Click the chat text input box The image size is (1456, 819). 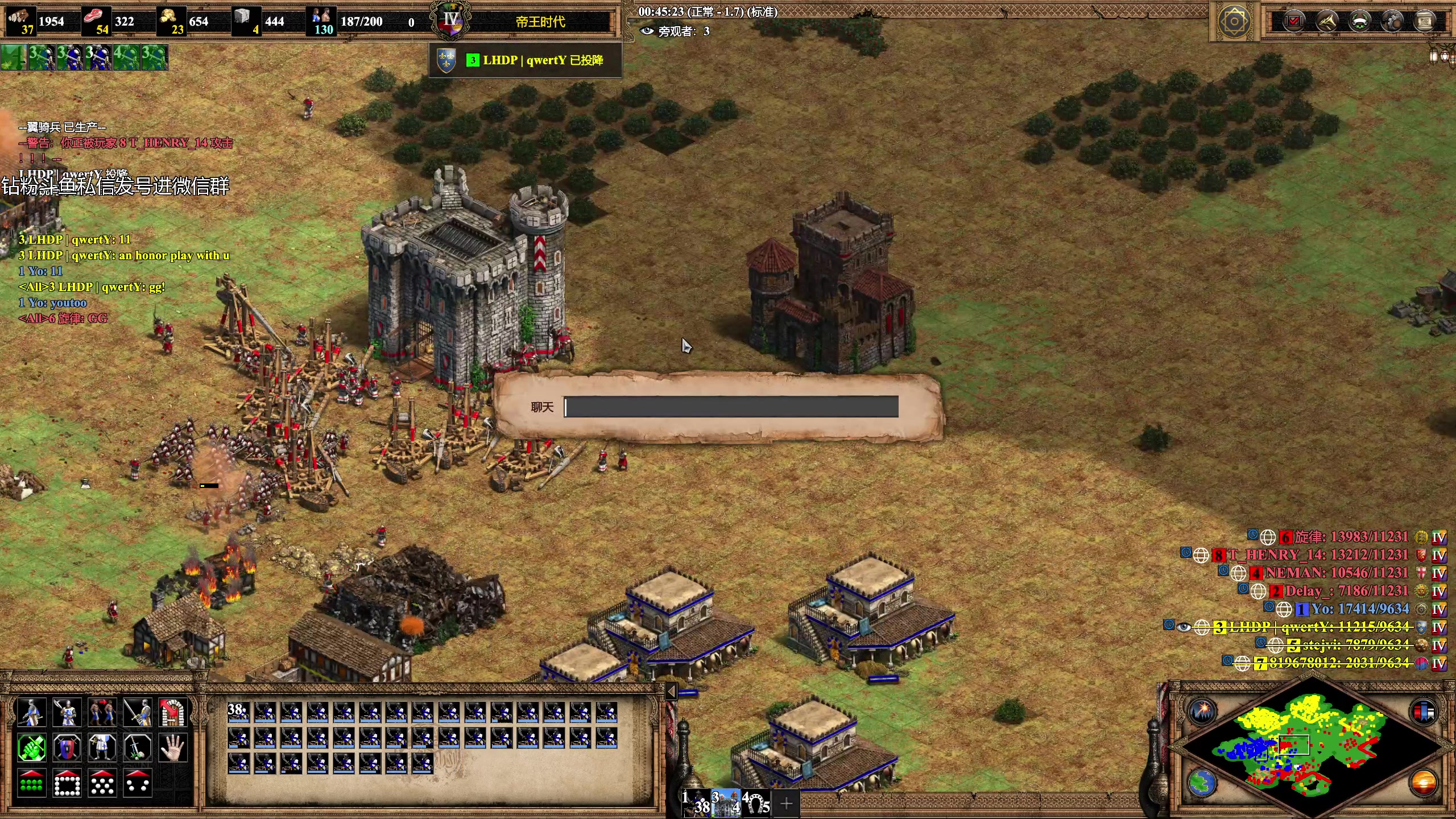point(731,407)
